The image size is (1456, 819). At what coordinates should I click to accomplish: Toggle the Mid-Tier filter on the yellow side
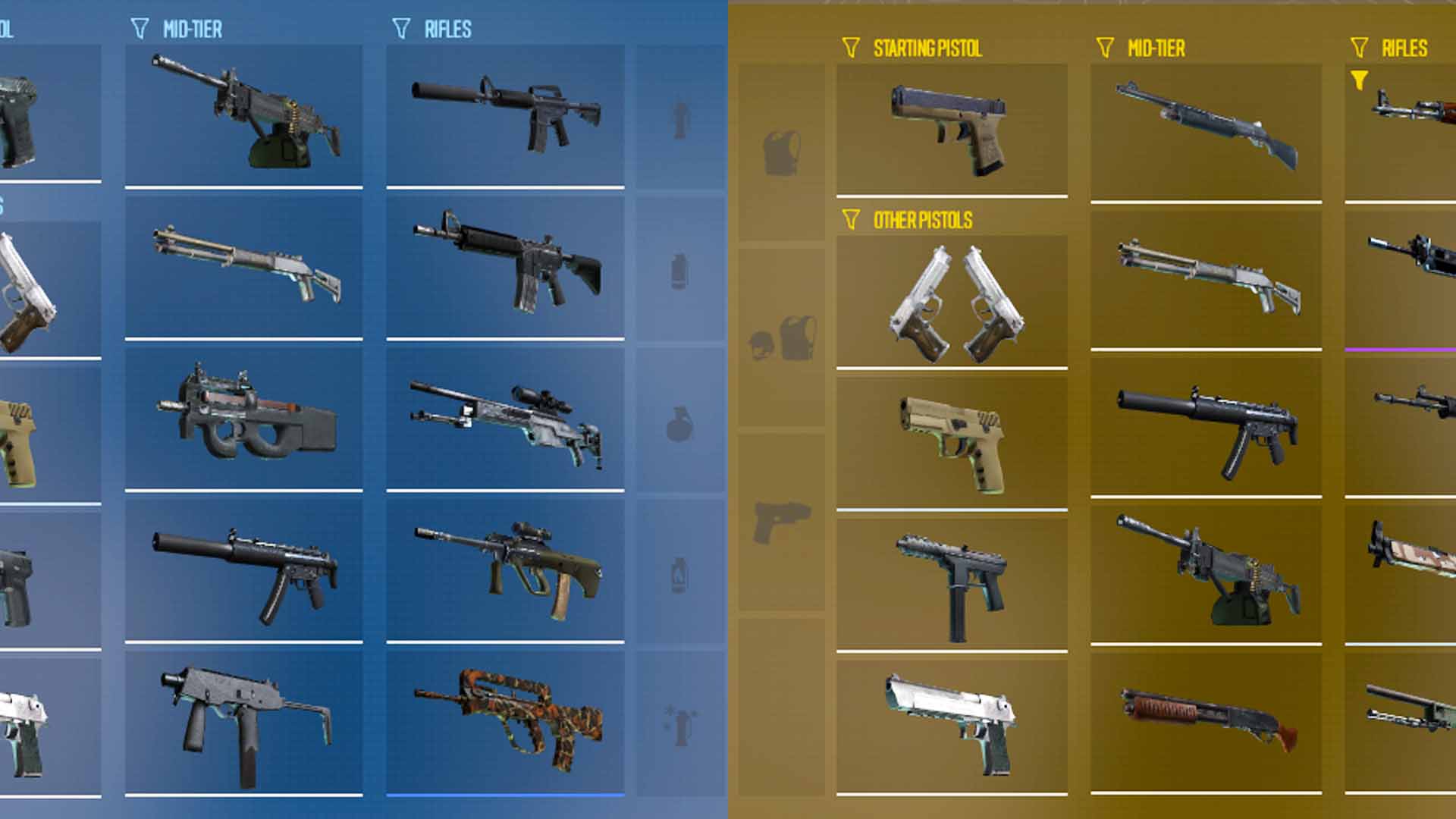1106,47
